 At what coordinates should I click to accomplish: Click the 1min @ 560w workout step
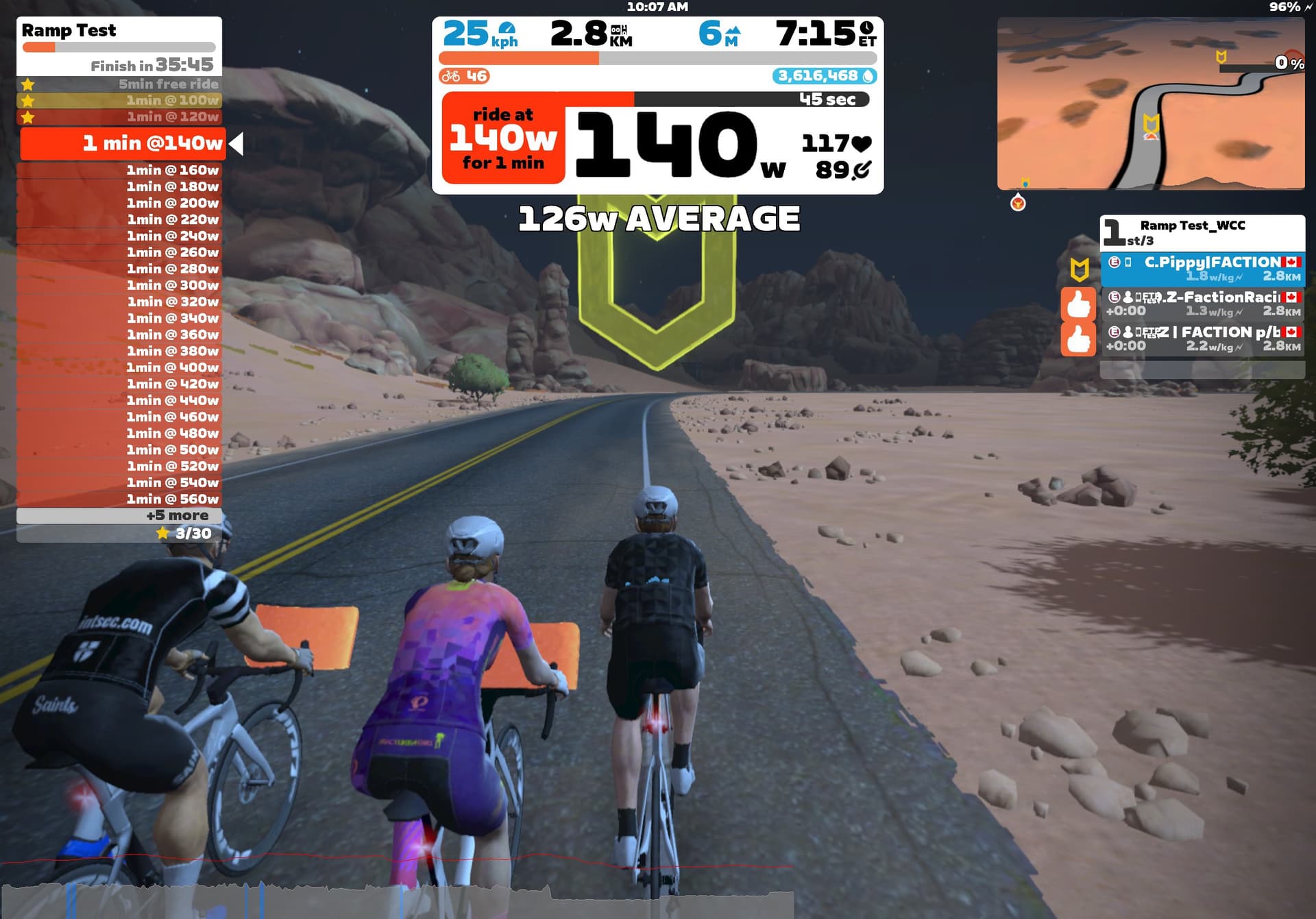tap(119, 499)
